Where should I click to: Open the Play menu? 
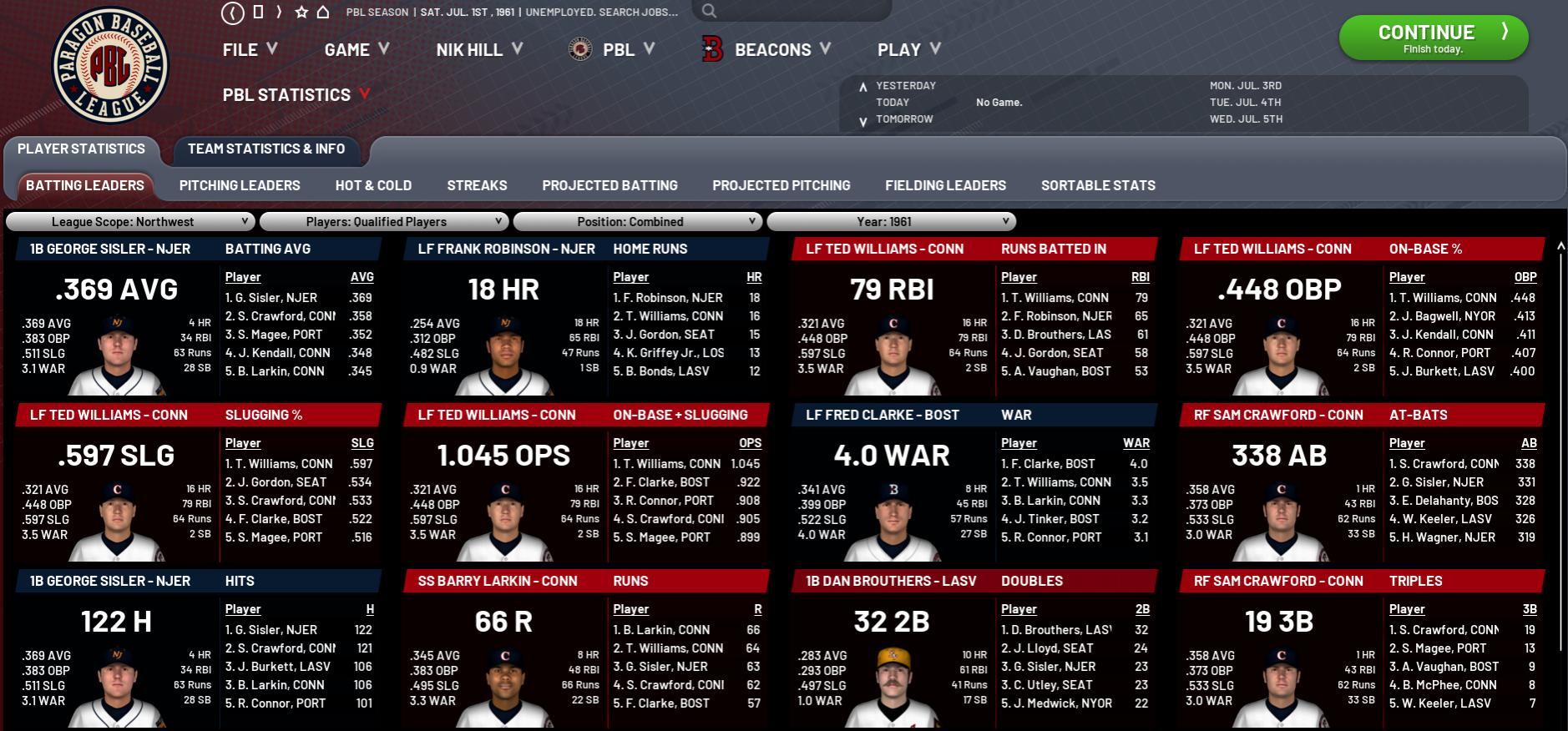click(908, 50)
